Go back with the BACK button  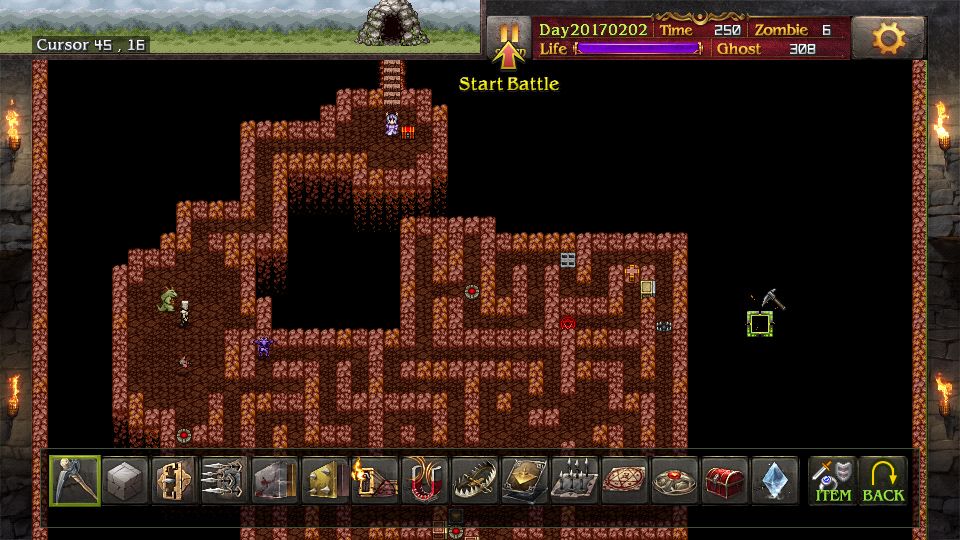point(883,481)
